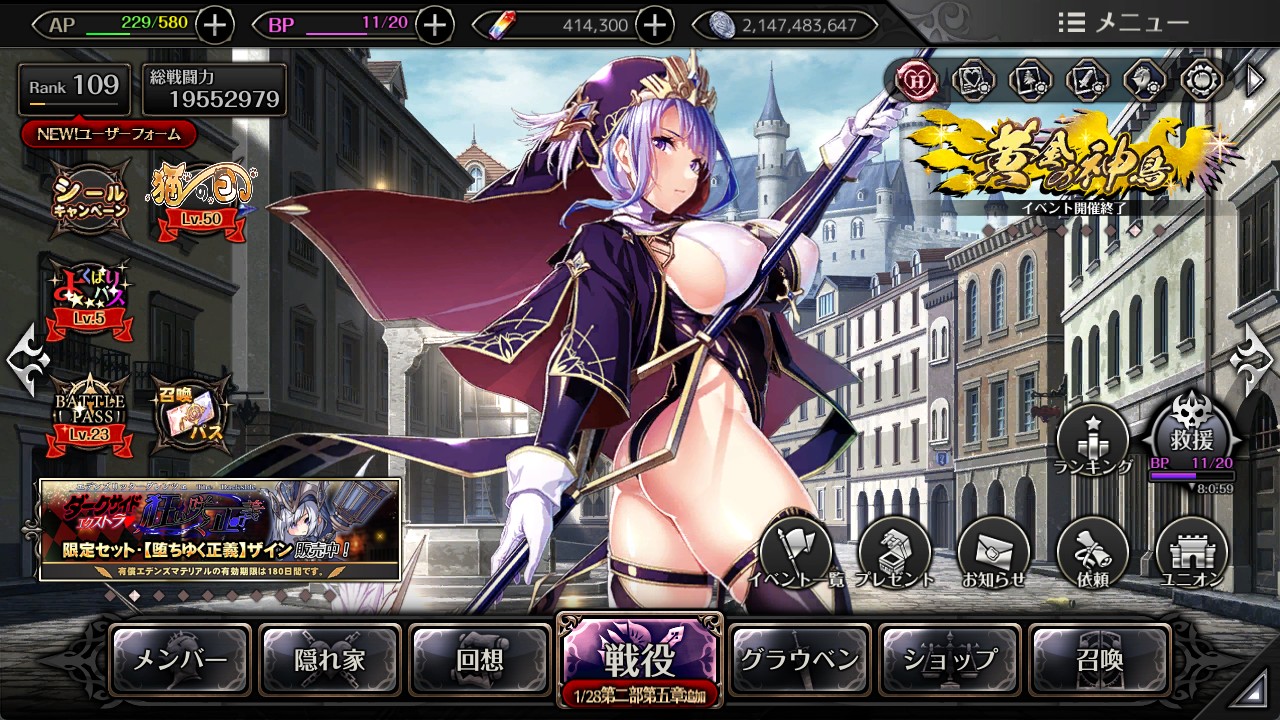Open the グラウベン screen
Image resolution: width=1280 pixels, height=720 pixels.
click(799, 660)
